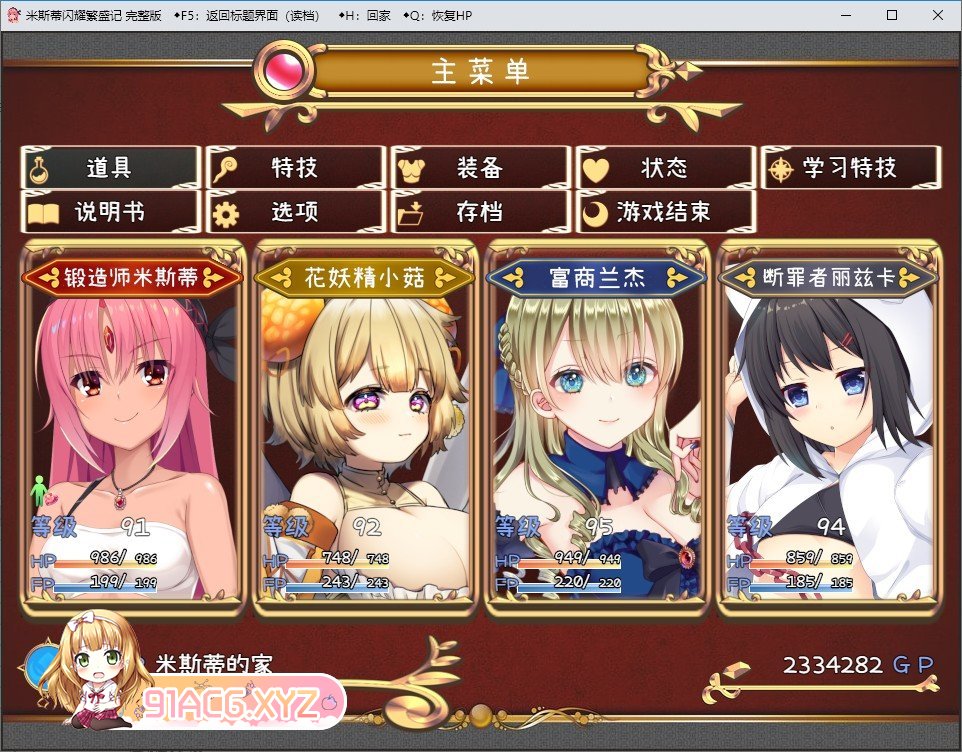This screenshot has width=962, height=752.
Task: Show the 状态 status screen
Action: point(665,168)
